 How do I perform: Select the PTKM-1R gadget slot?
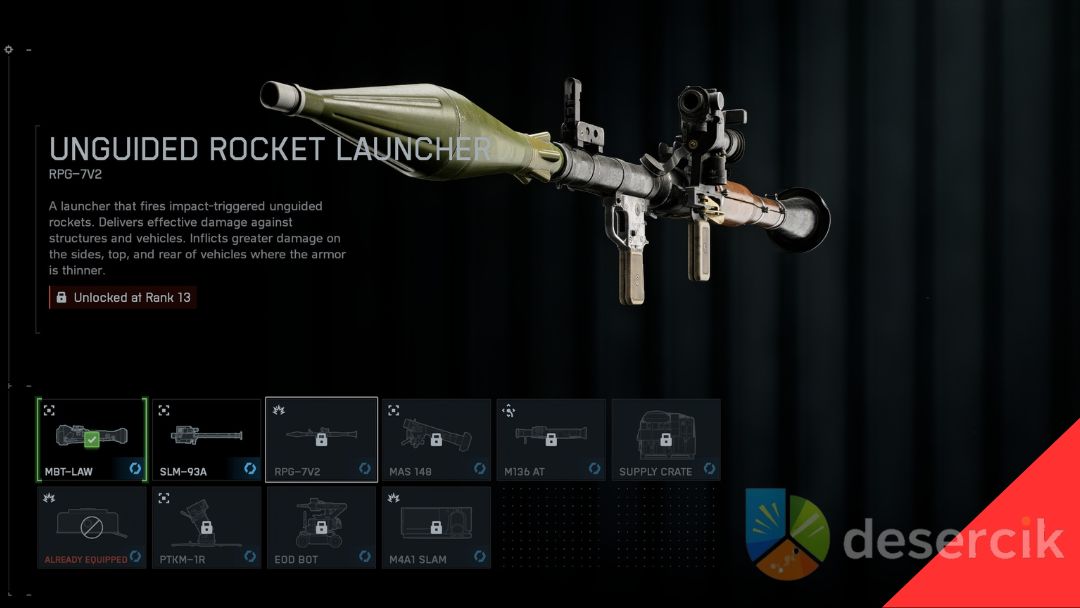pos(206,527)
